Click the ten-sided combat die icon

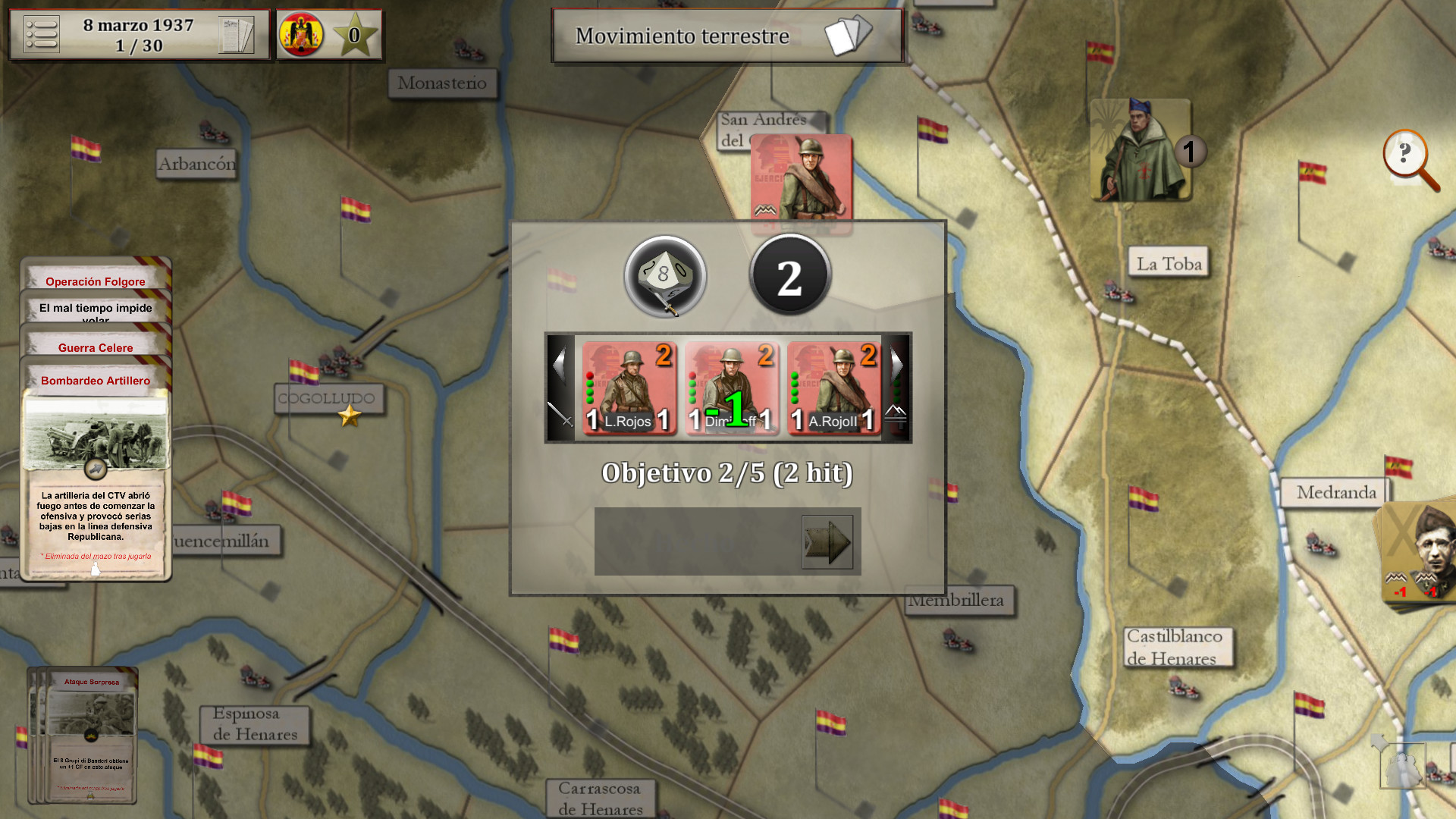[664, 277]
